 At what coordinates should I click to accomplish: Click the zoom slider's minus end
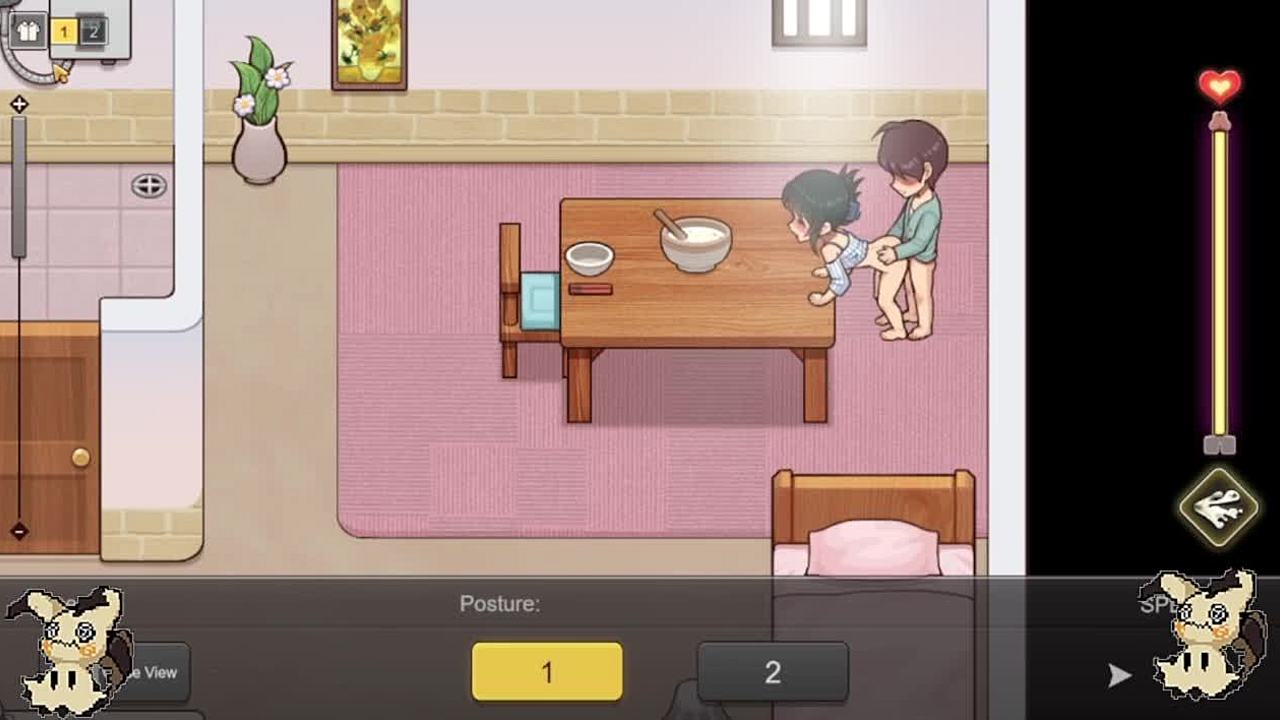click(19, 531)
